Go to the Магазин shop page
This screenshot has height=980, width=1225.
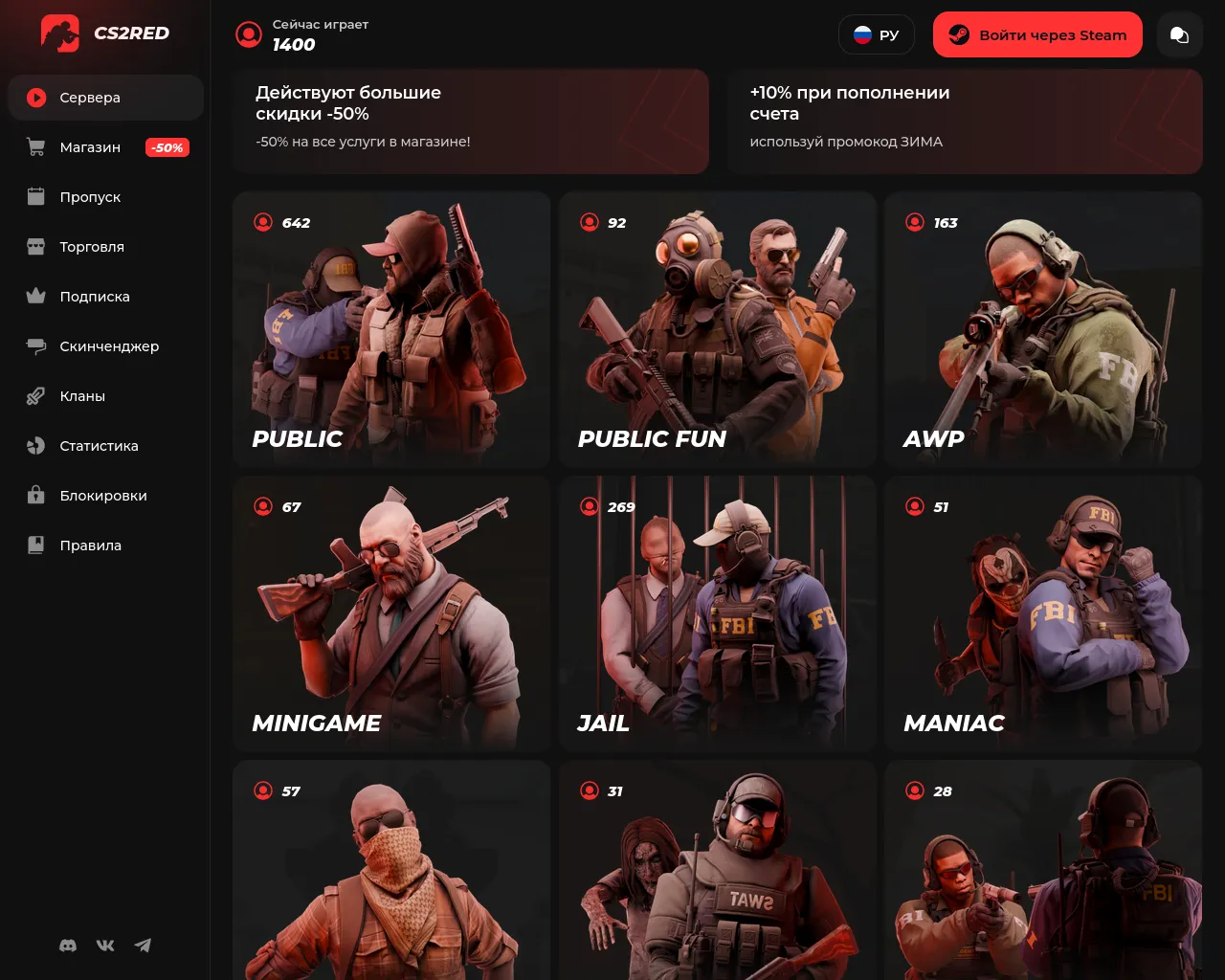(x=90, y=147)
